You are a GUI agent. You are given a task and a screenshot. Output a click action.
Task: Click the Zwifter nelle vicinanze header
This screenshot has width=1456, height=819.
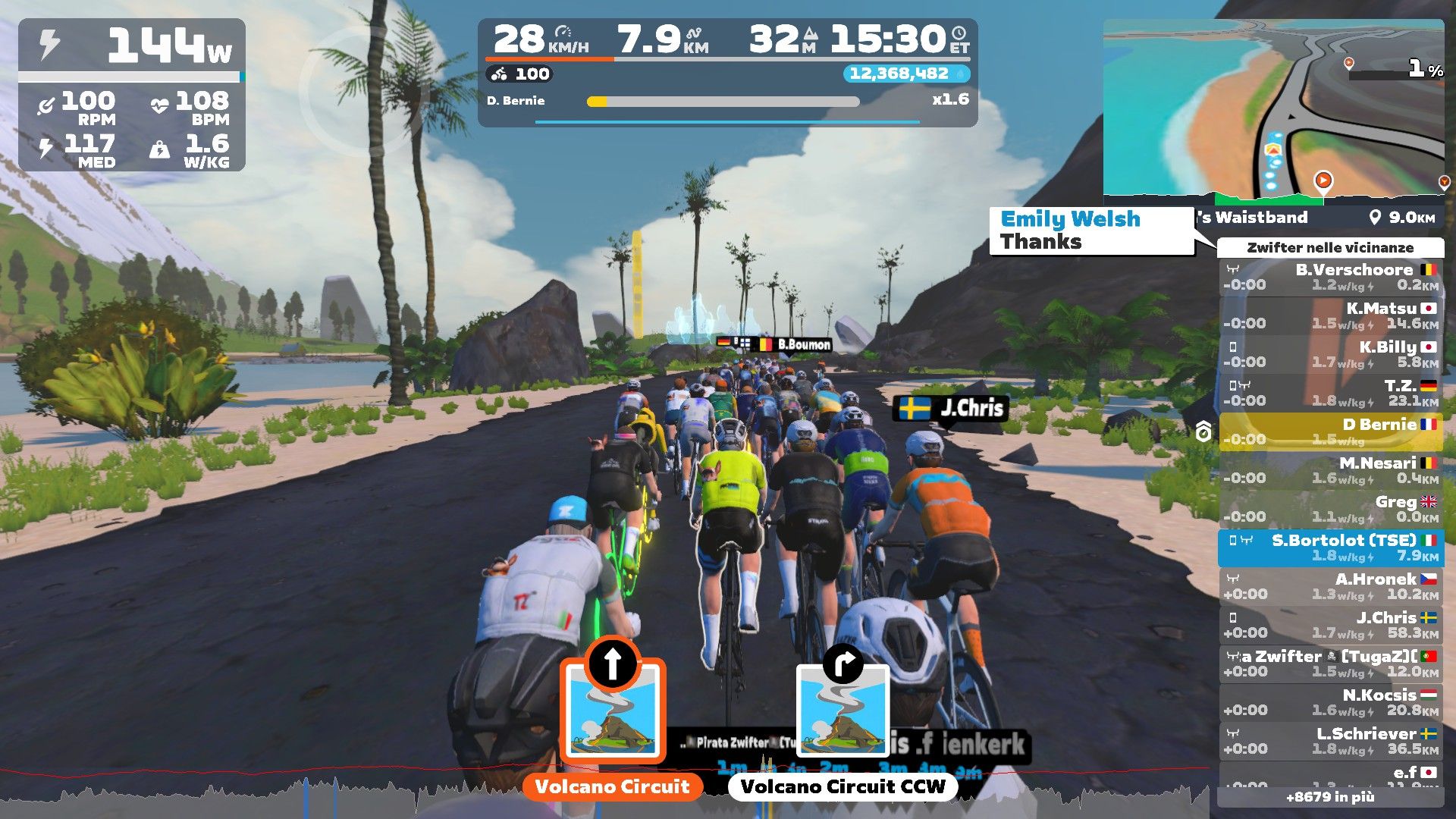[x=1330, y=247]
